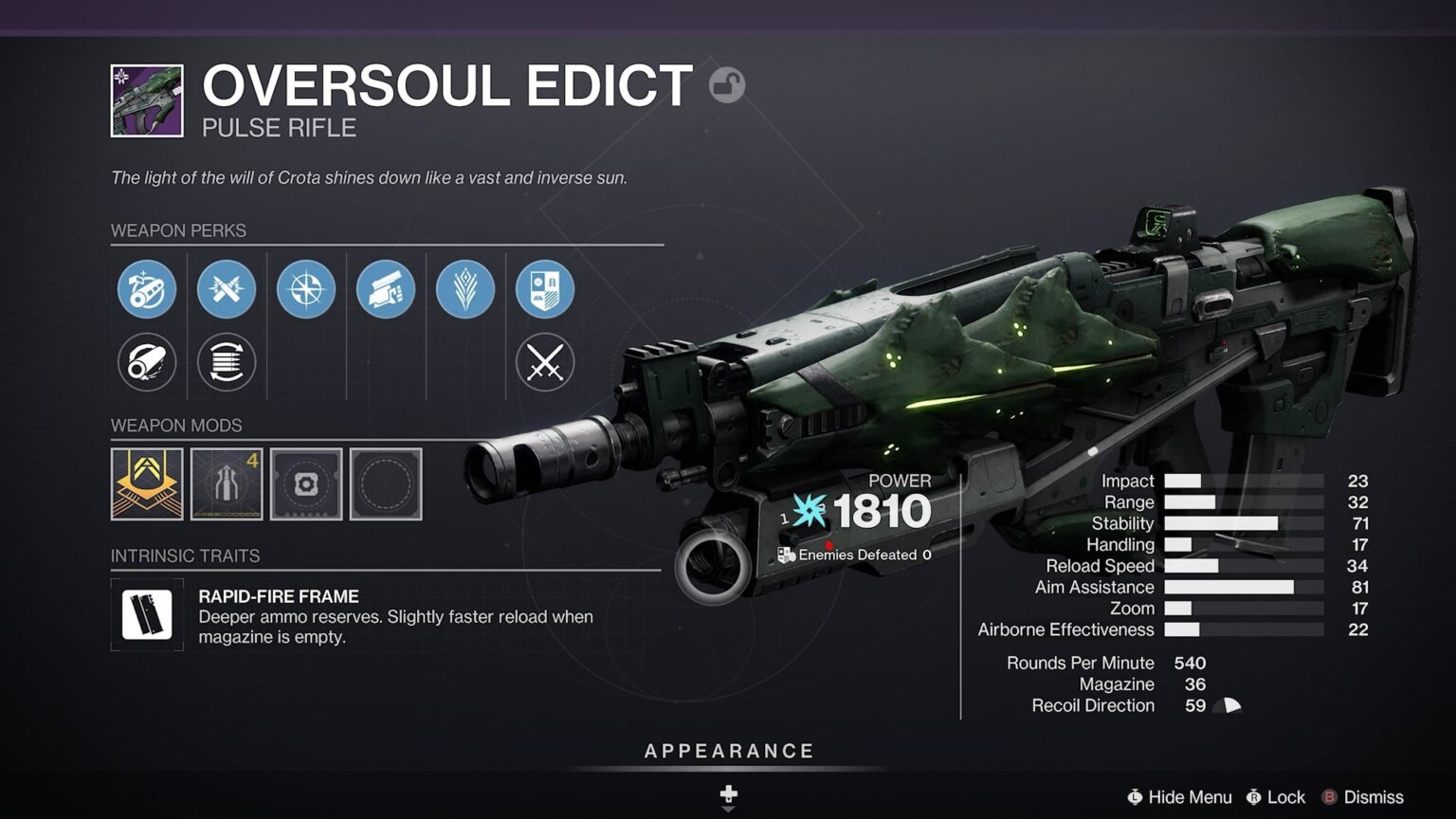Select the gold Crota's End origin mod slot
The image size is (1456, 819).
148,484
